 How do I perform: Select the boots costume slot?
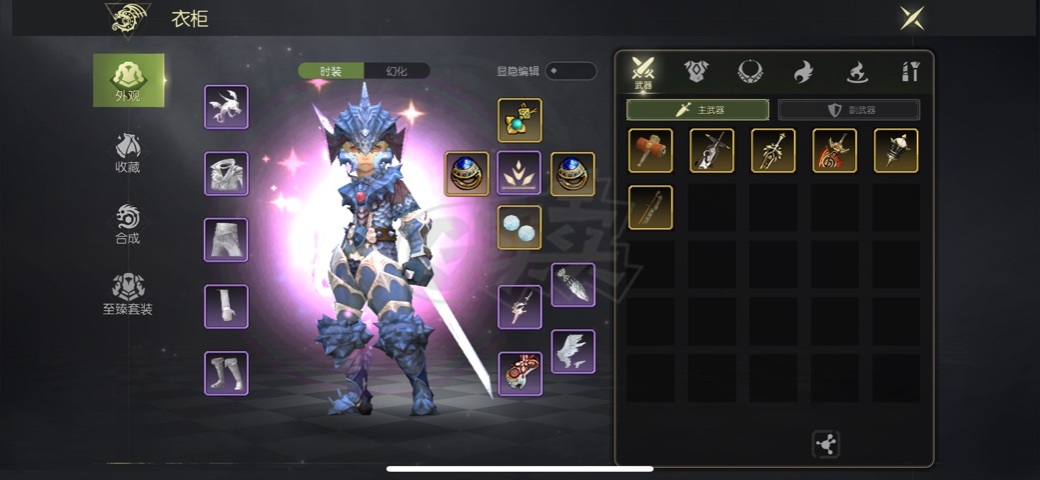click(x=226, y=373)
